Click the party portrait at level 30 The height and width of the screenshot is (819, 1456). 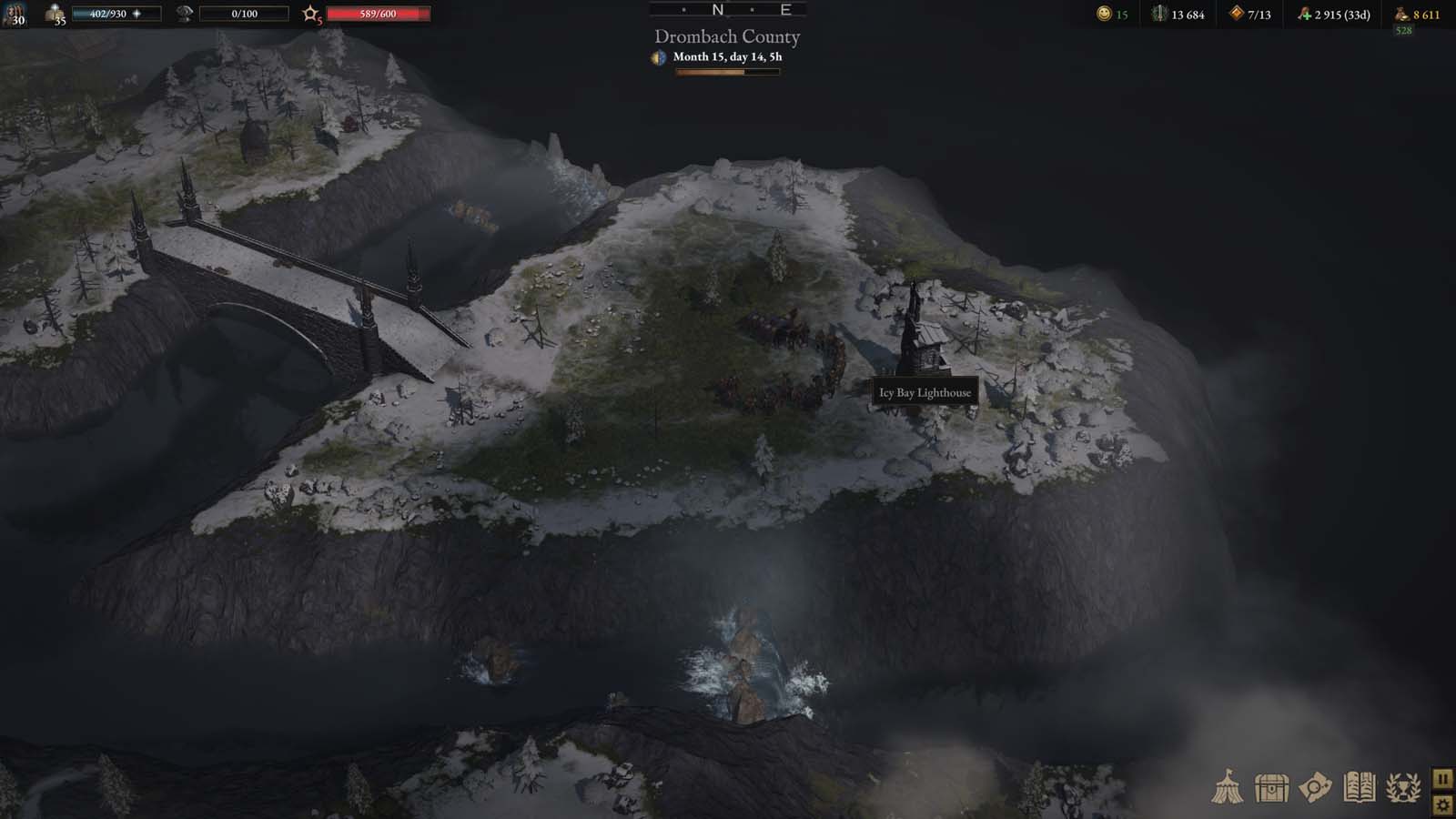click(x=16, y=15)
